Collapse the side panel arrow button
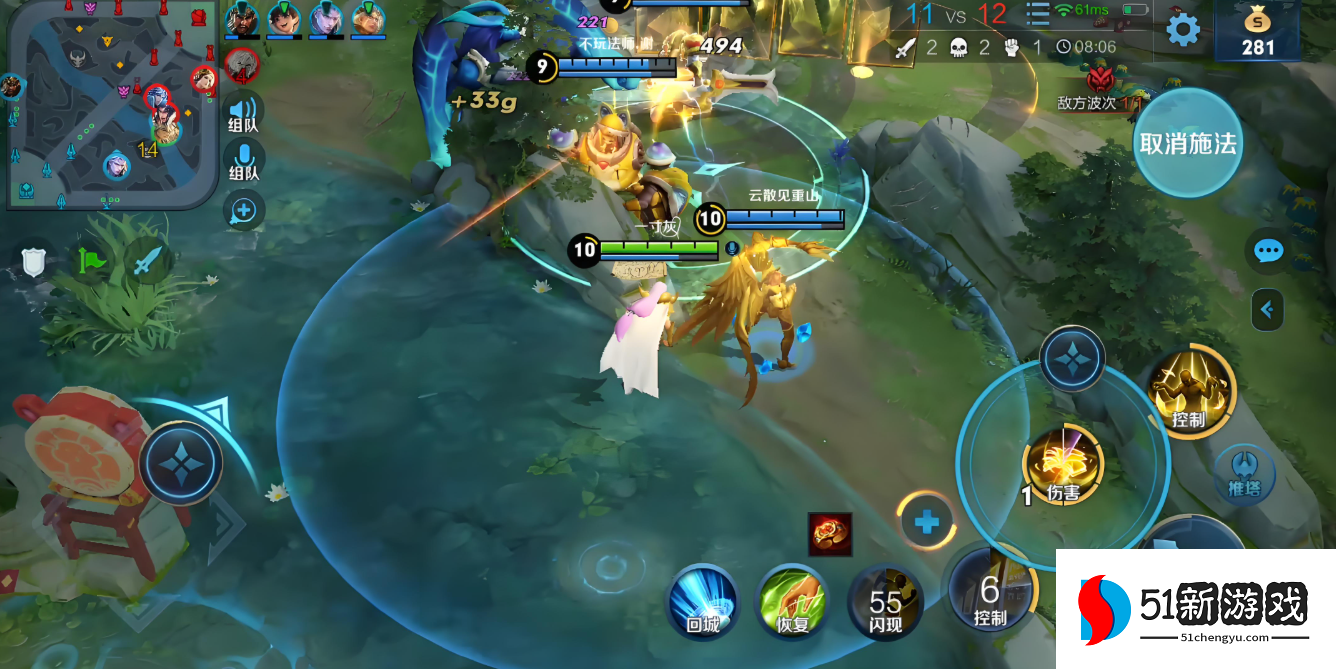 tap(1267, 310)
